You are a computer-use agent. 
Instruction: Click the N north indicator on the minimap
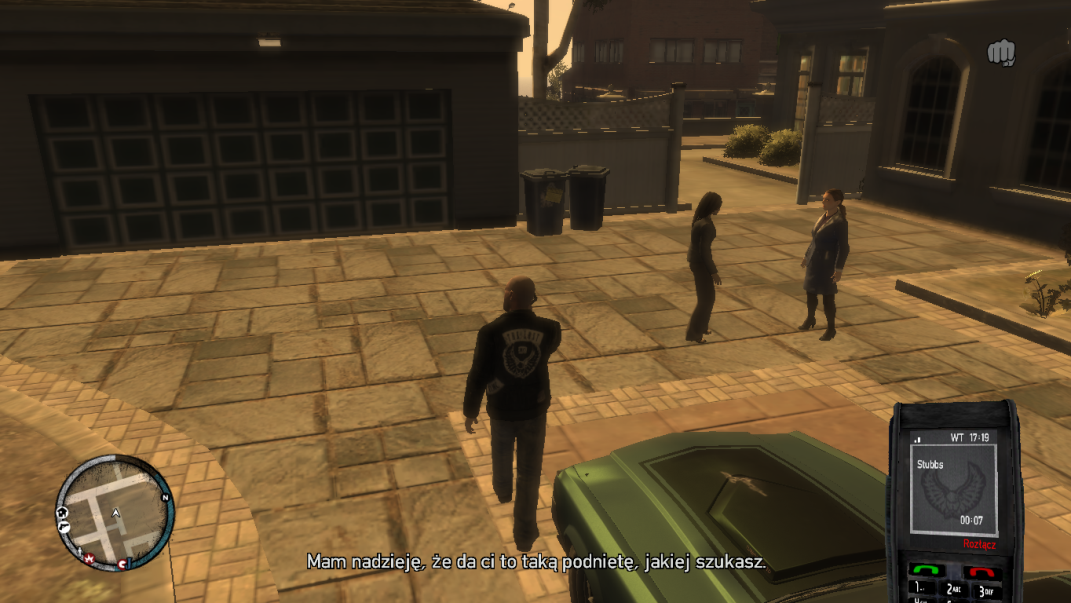click(165, 497)
